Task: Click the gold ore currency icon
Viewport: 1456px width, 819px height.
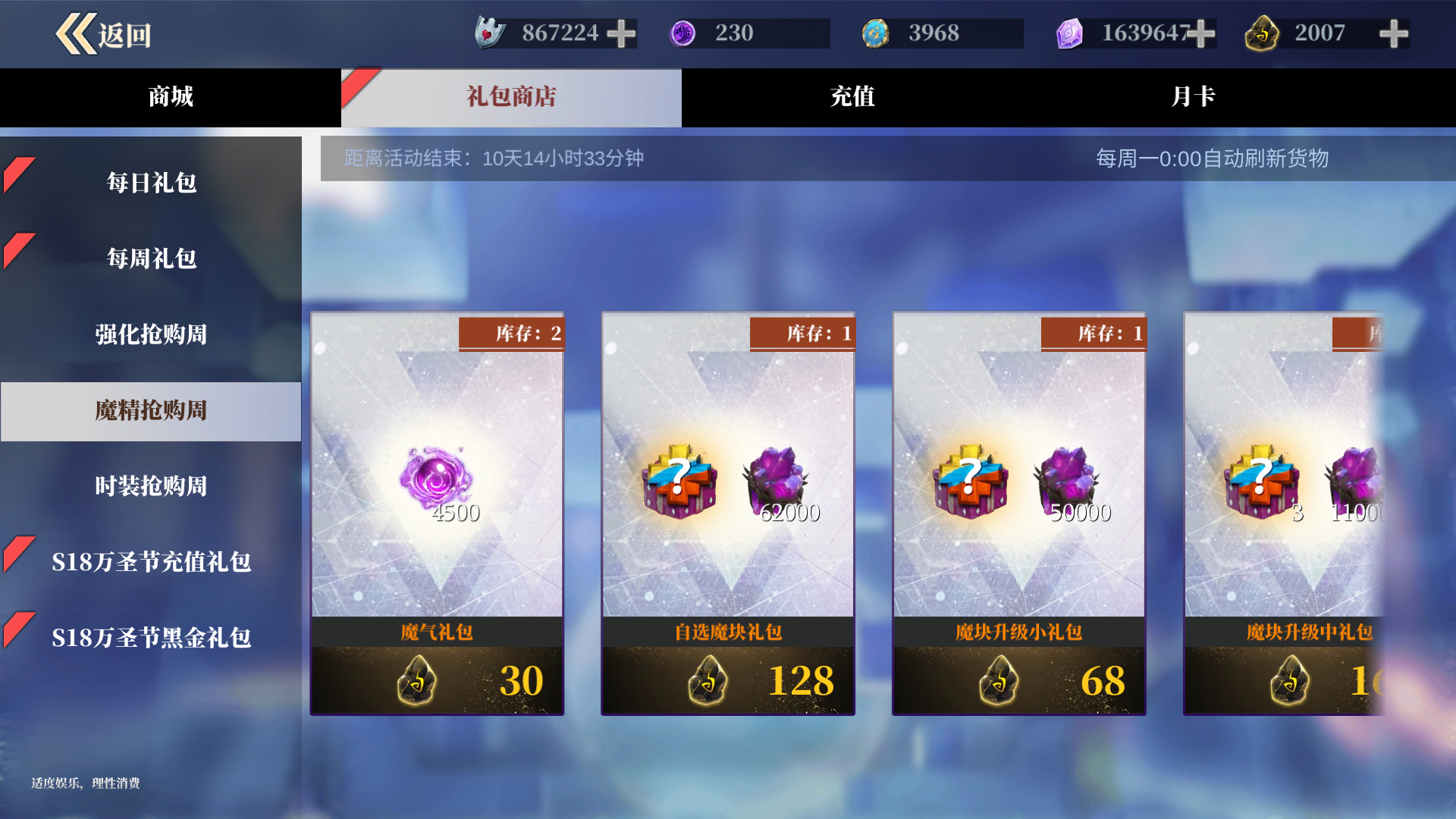Action: coord(1262,33)
